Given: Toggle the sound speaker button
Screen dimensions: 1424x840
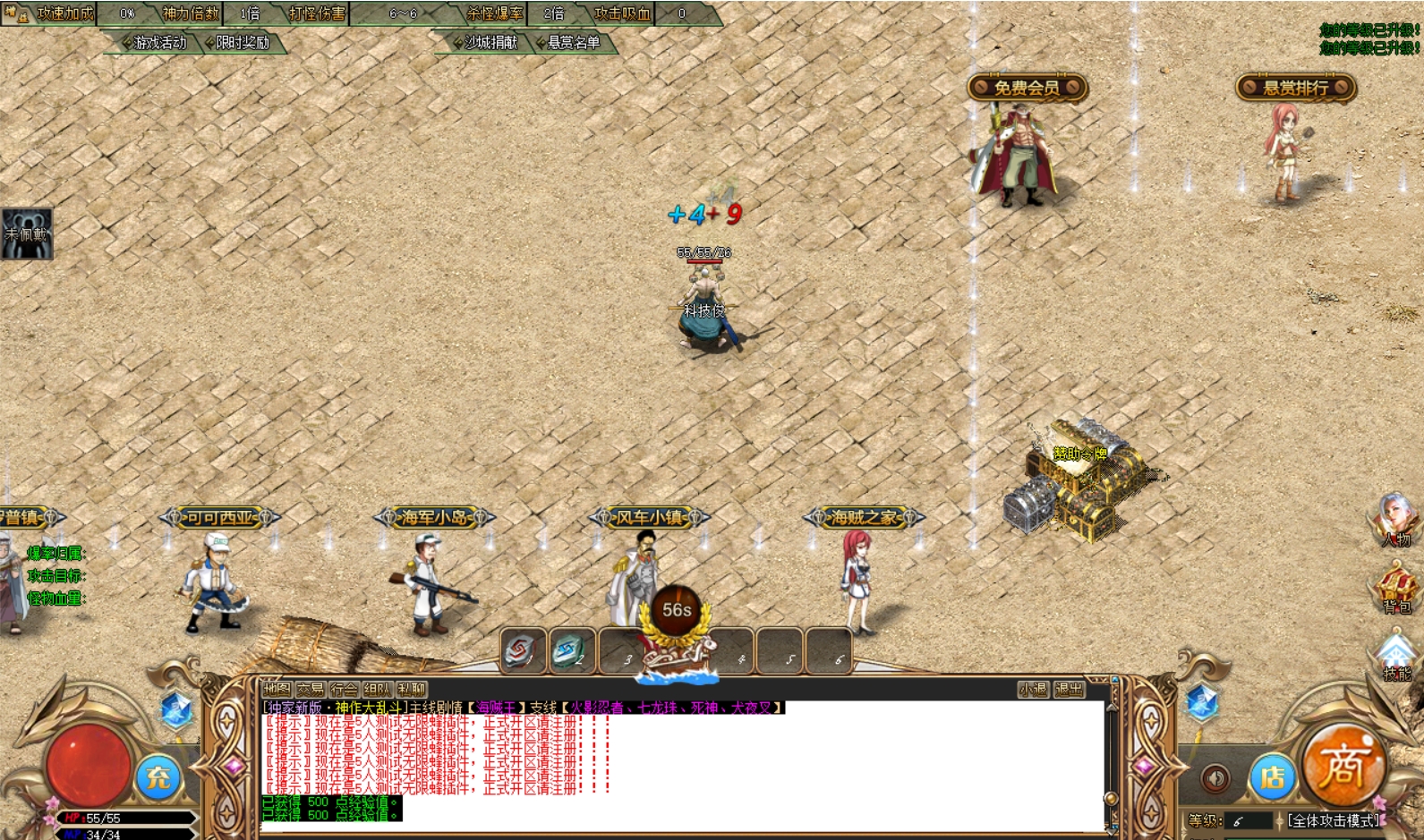Looking at the screenshot, I should (1215, 778).
